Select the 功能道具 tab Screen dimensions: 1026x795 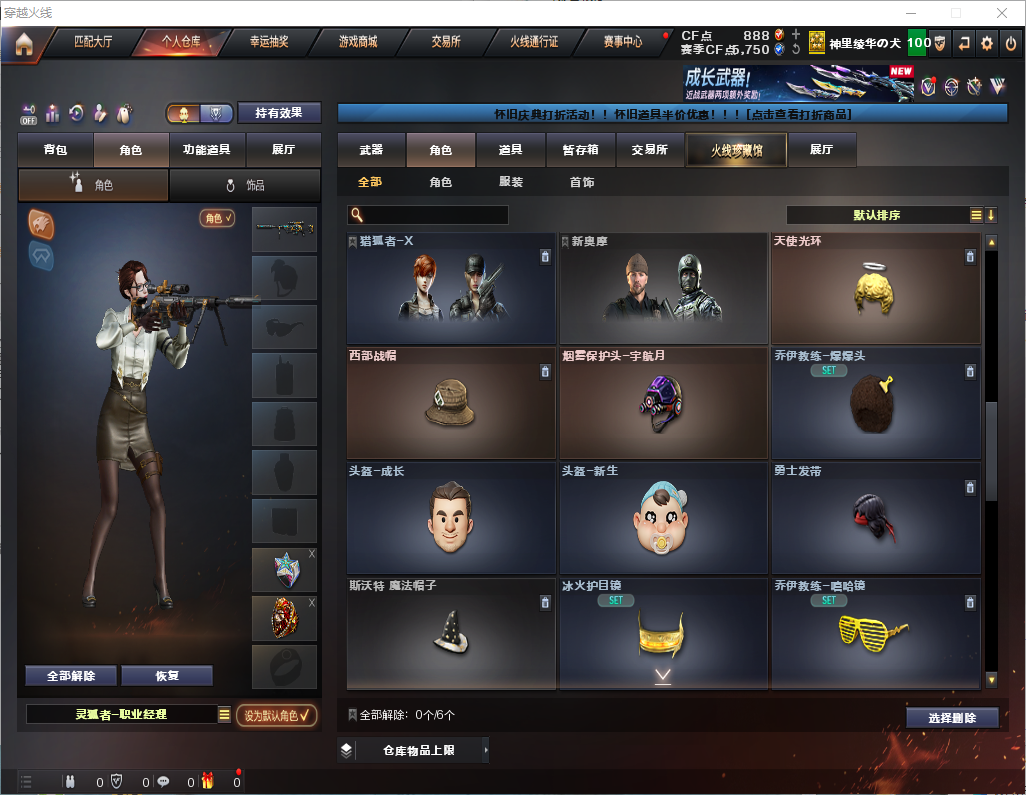207,150
